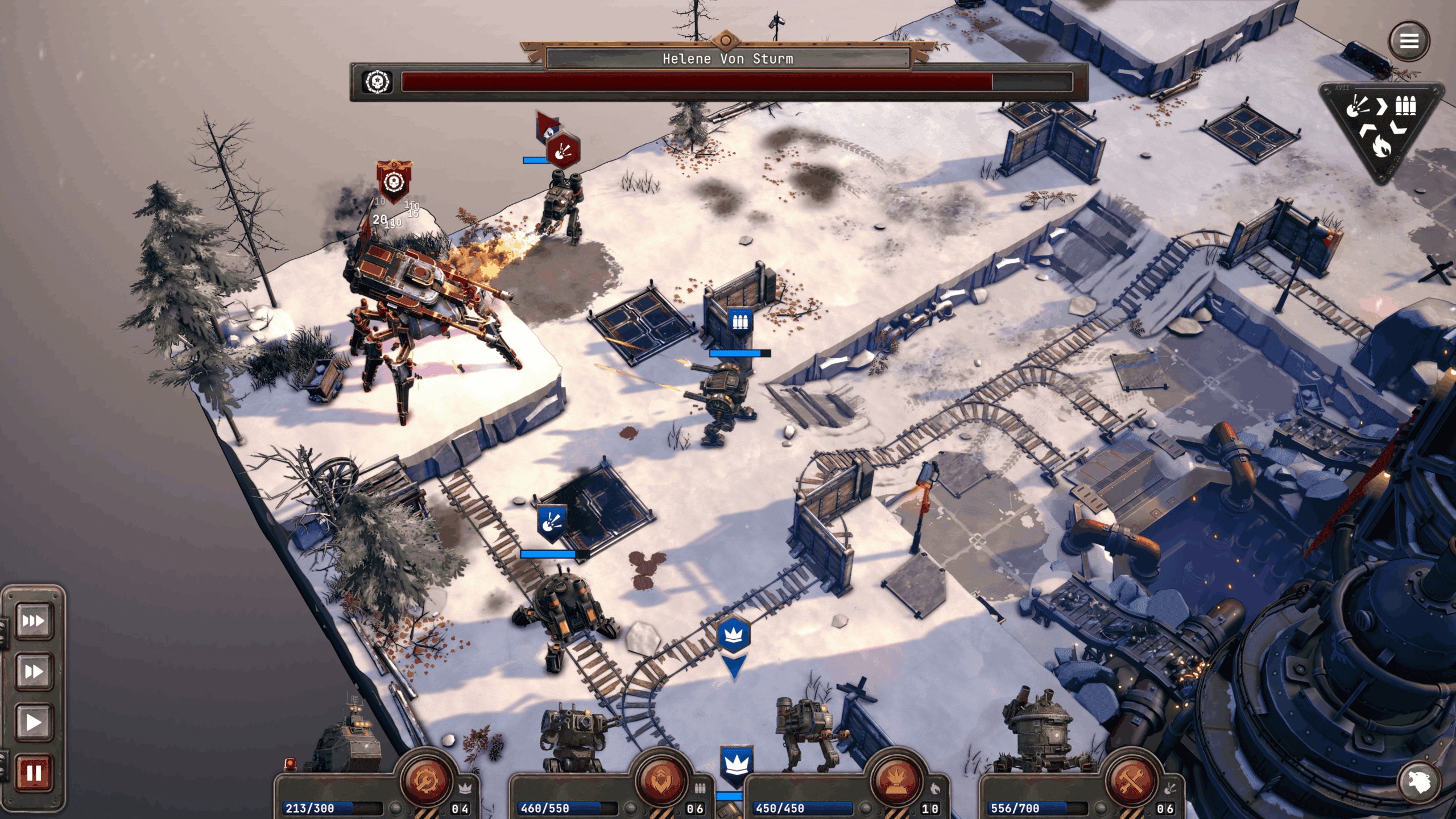Set game speed to double fast-forward
This screenshot has height=819, width=1456.
pyautogui.click(x=34, y=672)
